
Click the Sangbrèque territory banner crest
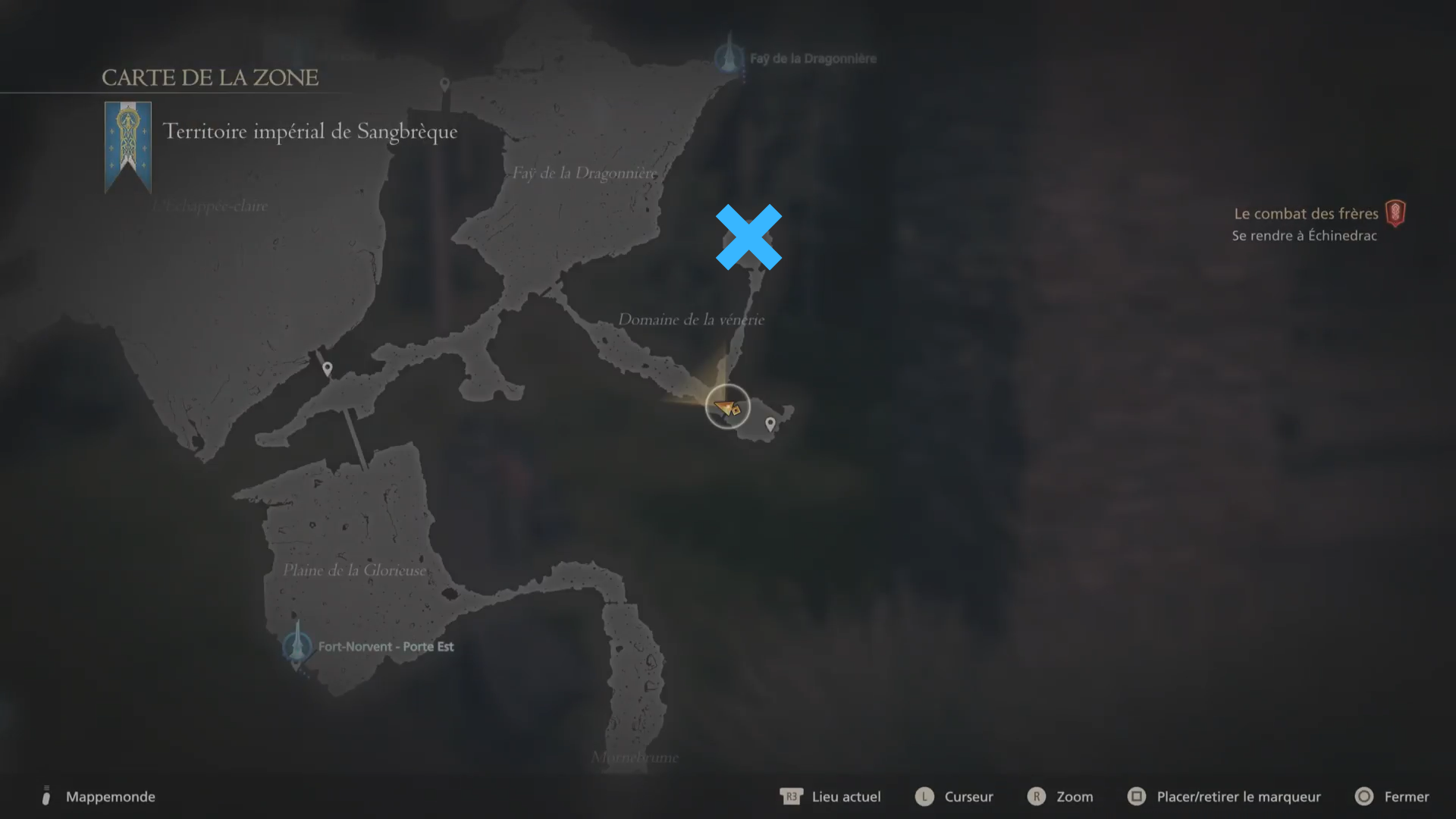(x=127, y=144)
